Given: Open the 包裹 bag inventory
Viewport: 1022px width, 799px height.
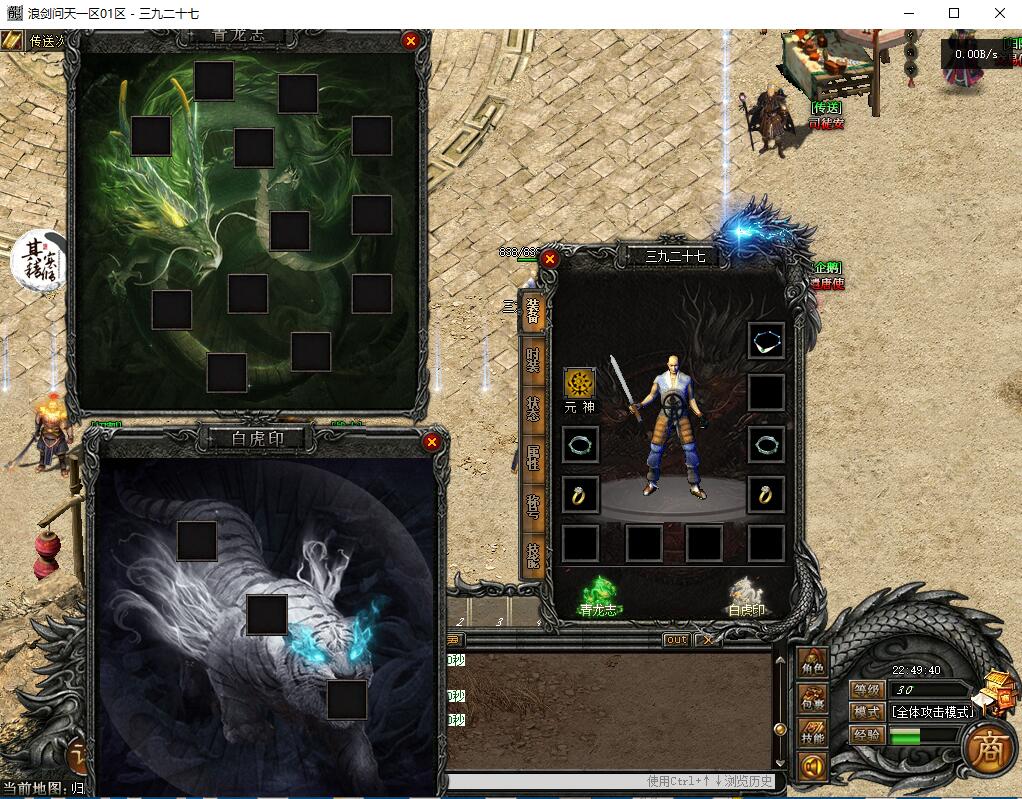Looking at the screenshot, I should pos(812,698).
